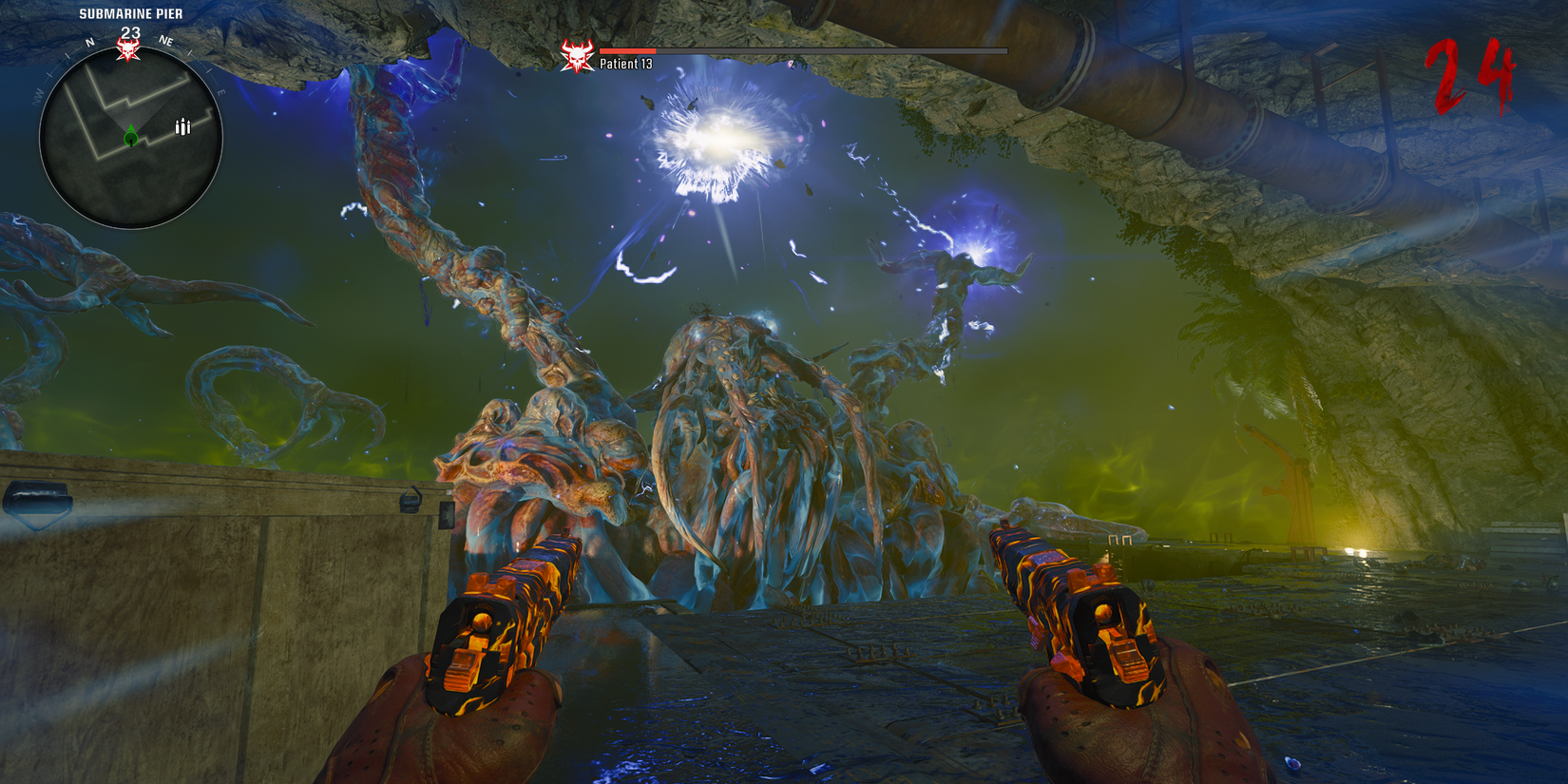Click the horned skull icon beside Patient 13
The image size is (1568, 784).
(x=579, y=54)
